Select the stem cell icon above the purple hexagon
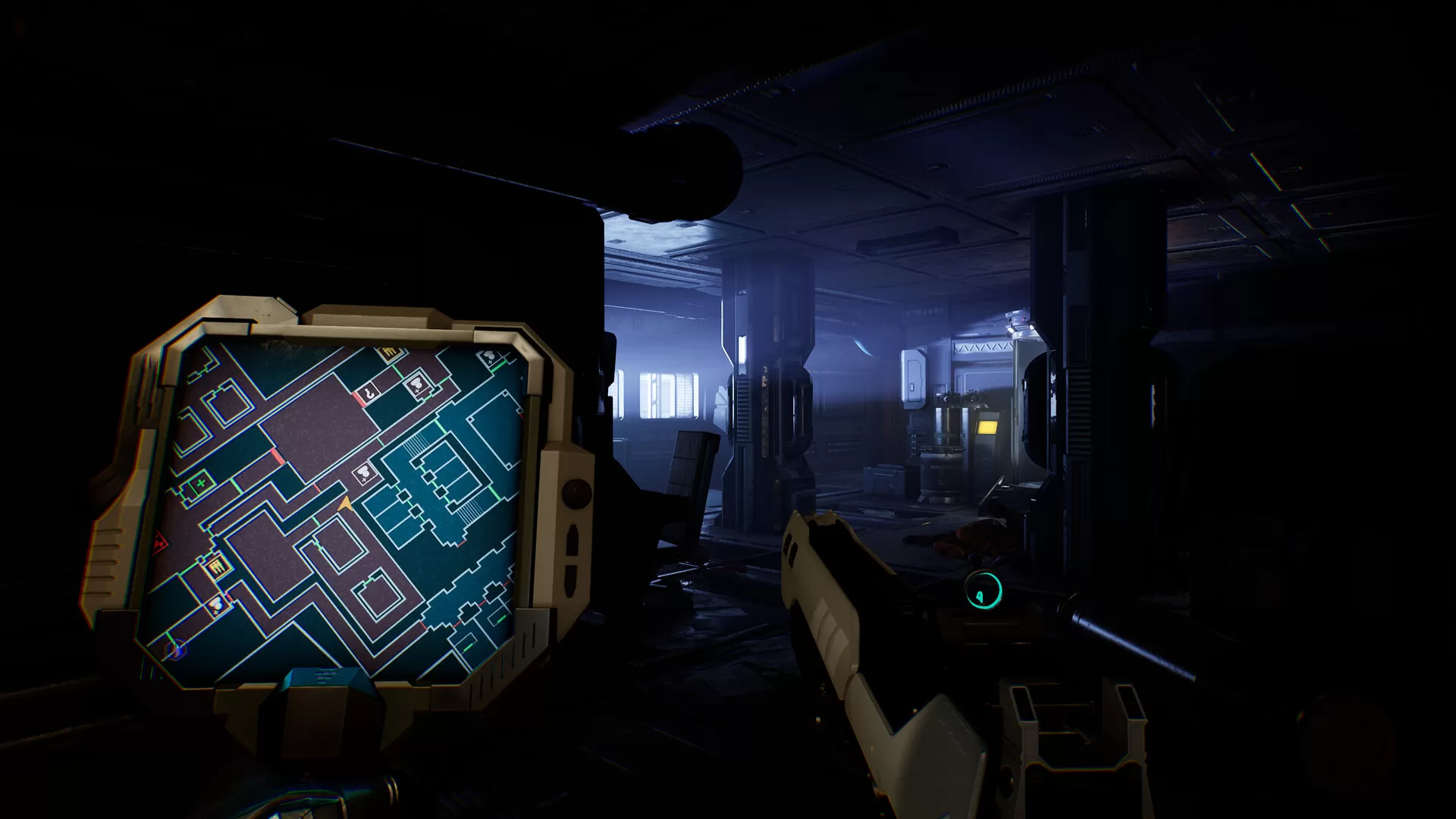Viewport: 1456px width, 819px height. 217,604
